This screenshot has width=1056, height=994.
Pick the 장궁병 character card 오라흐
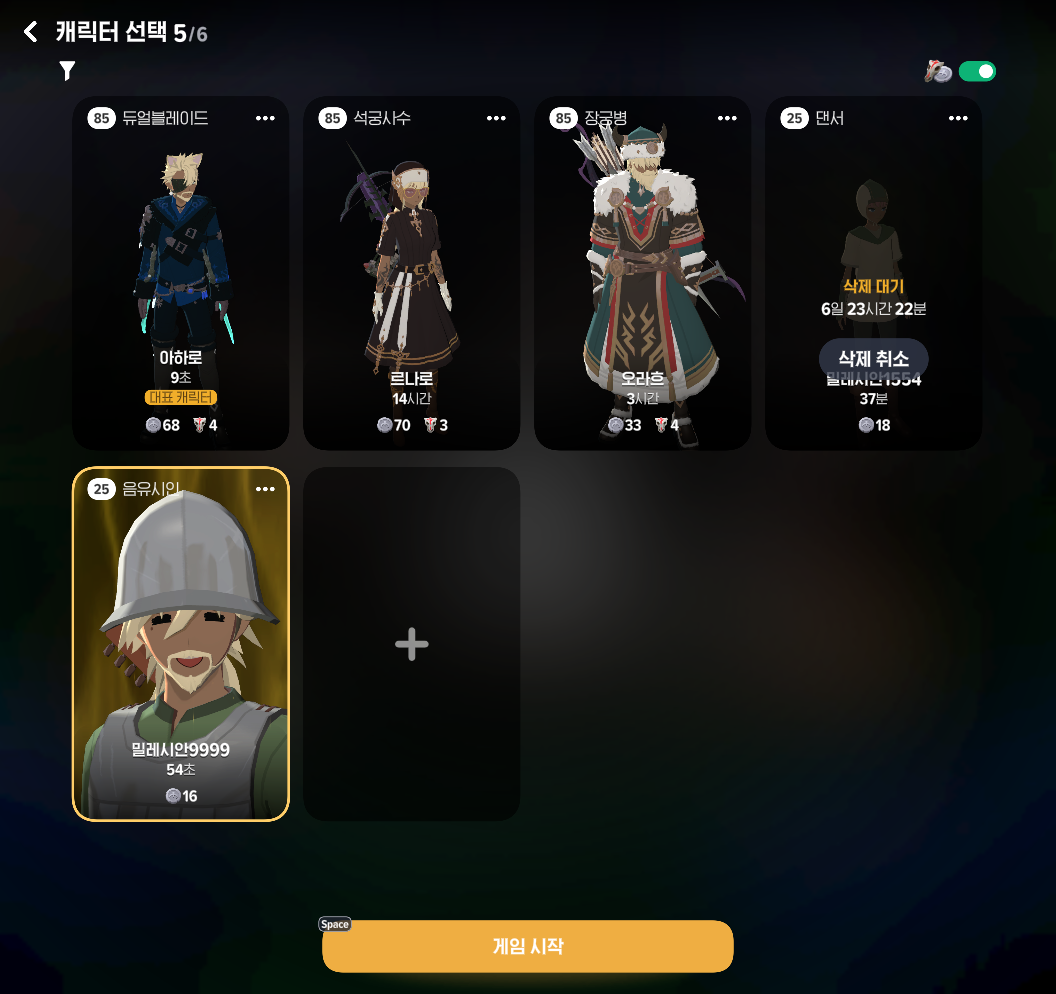(x=642, y=273)
